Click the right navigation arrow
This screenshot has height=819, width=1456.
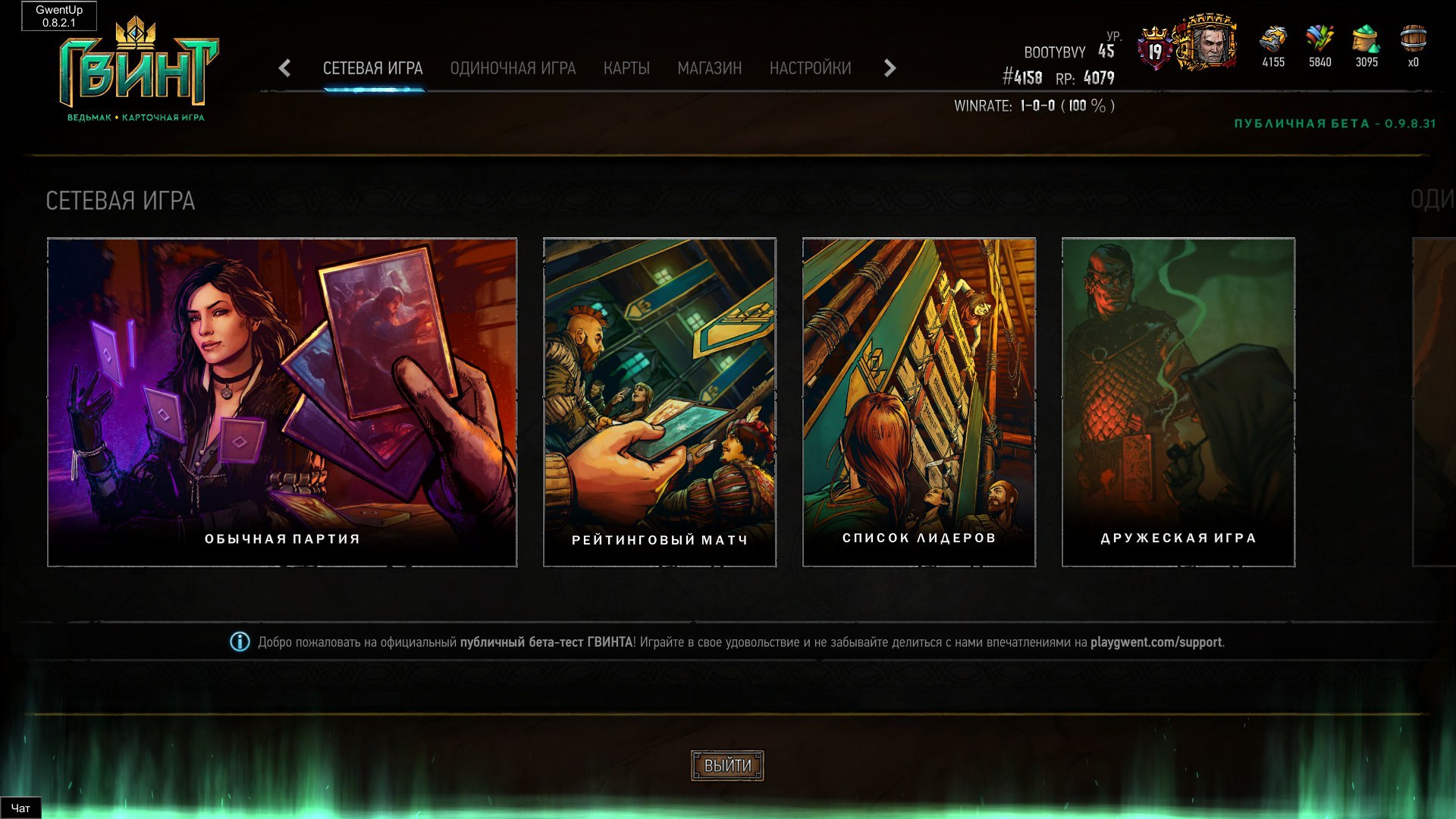[x=890, y=68]
